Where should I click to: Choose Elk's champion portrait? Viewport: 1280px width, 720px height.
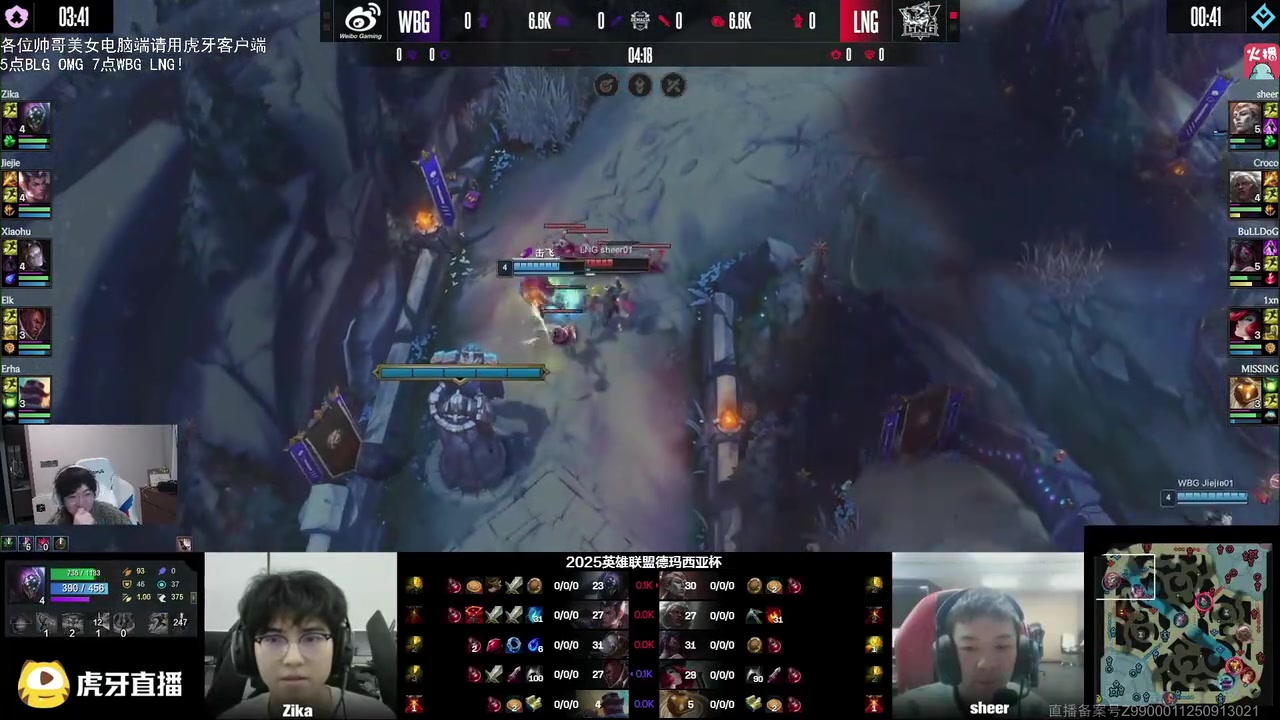[35, 324]
